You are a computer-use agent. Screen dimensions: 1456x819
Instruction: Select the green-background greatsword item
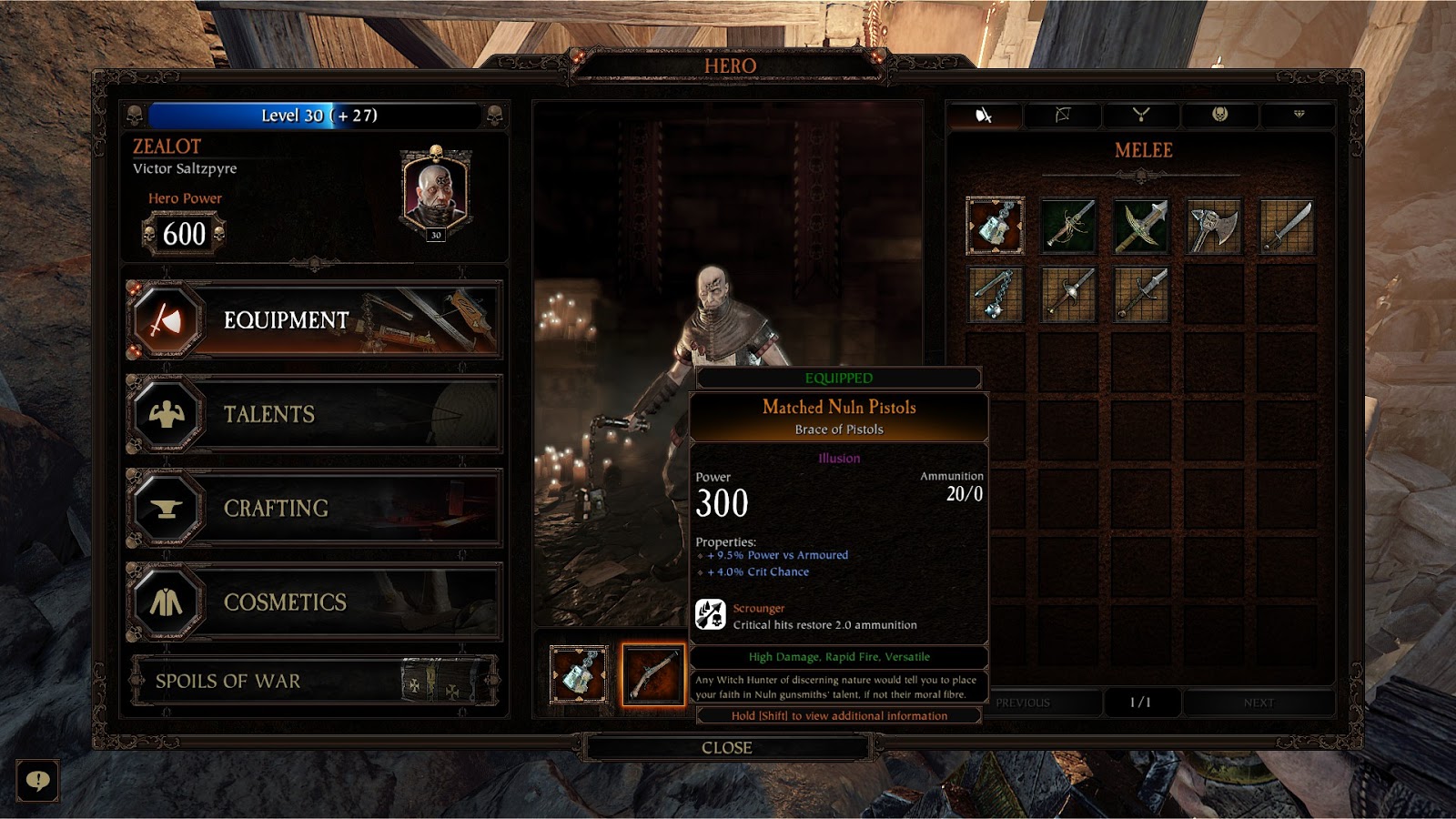coord(1141,226)
